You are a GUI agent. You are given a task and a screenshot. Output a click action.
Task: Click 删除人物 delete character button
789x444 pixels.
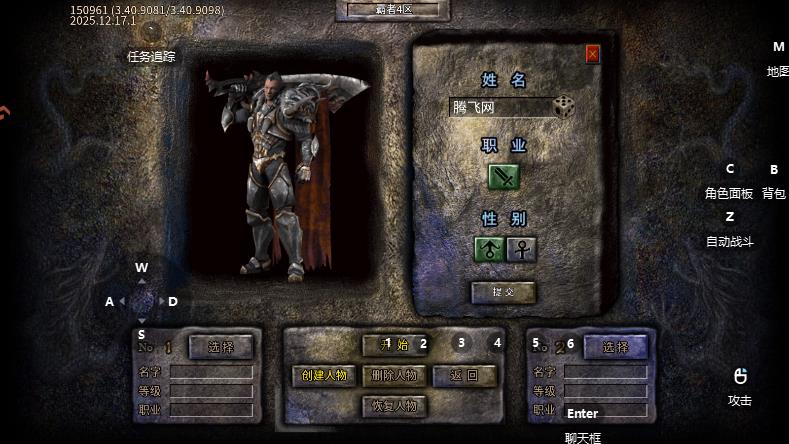tap(394, 375)
